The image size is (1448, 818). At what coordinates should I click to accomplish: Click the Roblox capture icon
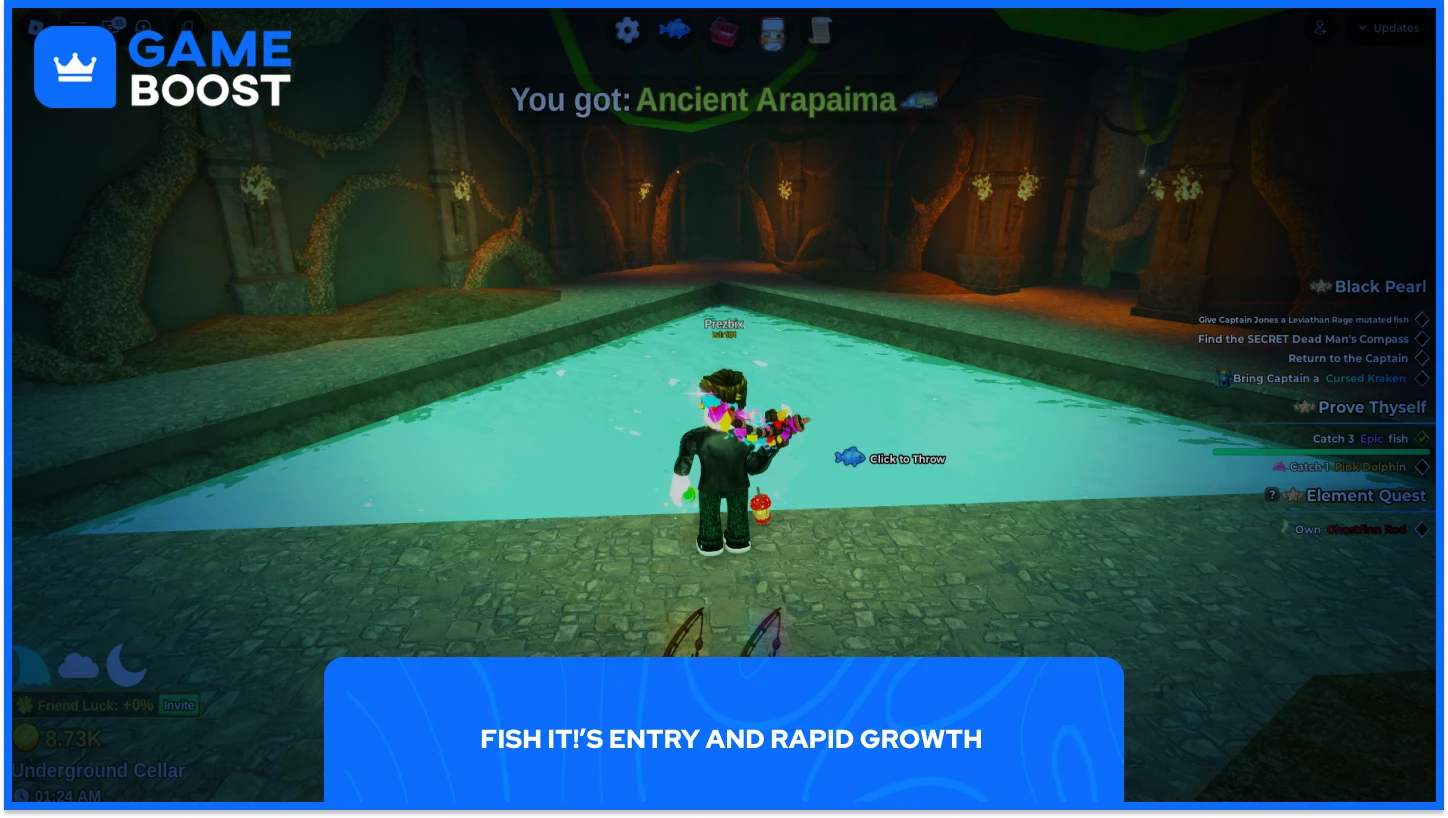point(143,27)
